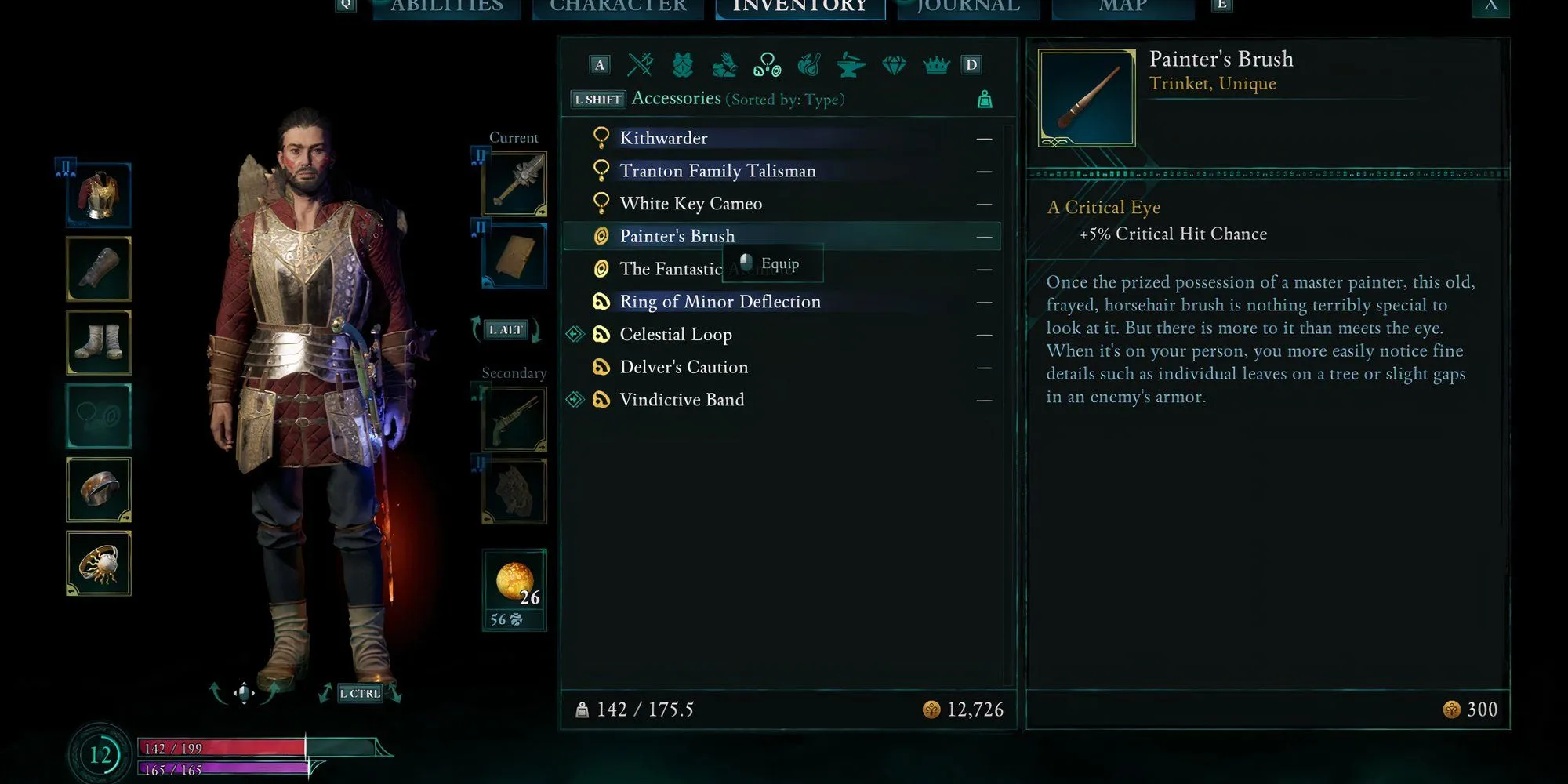Image resolution: width=1568 pixels, height=784 pixels.
Task: Click the secondary pistol weapon slot
Action: pyautogui.click(x=514, y=417)
